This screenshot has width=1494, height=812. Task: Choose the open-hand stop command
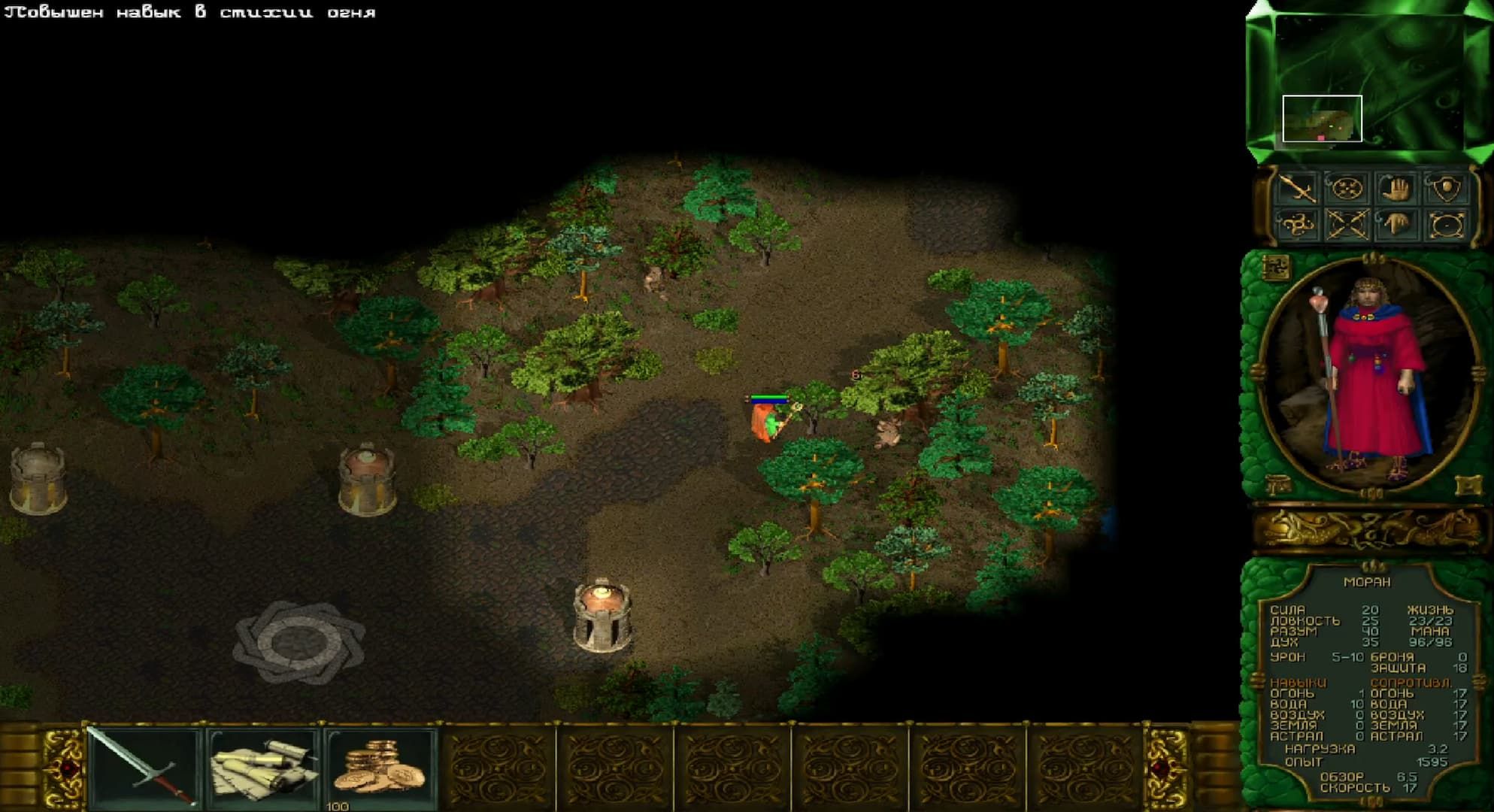coord(1396,188)
